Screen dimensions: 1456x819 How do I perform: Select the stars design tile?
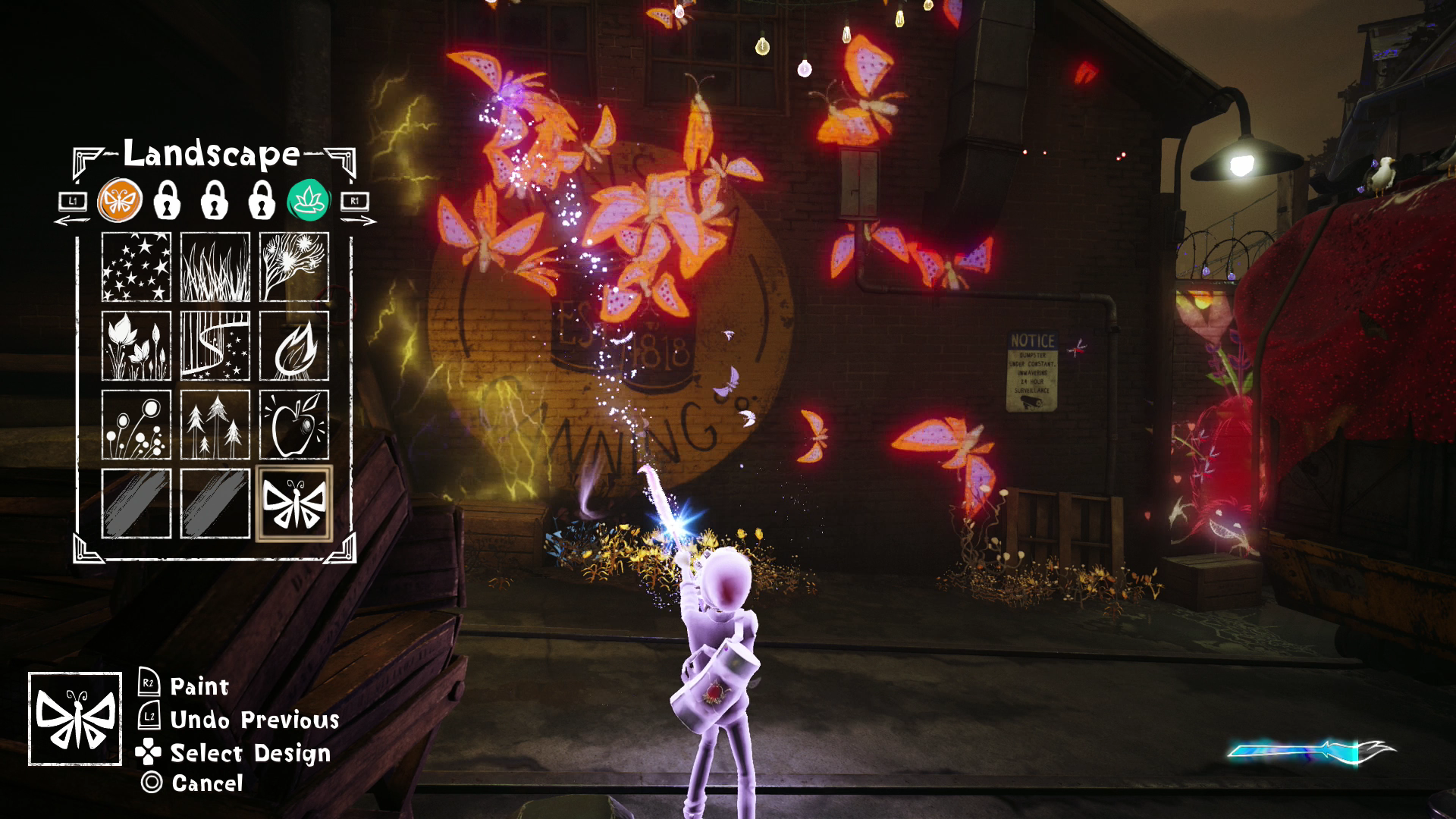(136, 267)
